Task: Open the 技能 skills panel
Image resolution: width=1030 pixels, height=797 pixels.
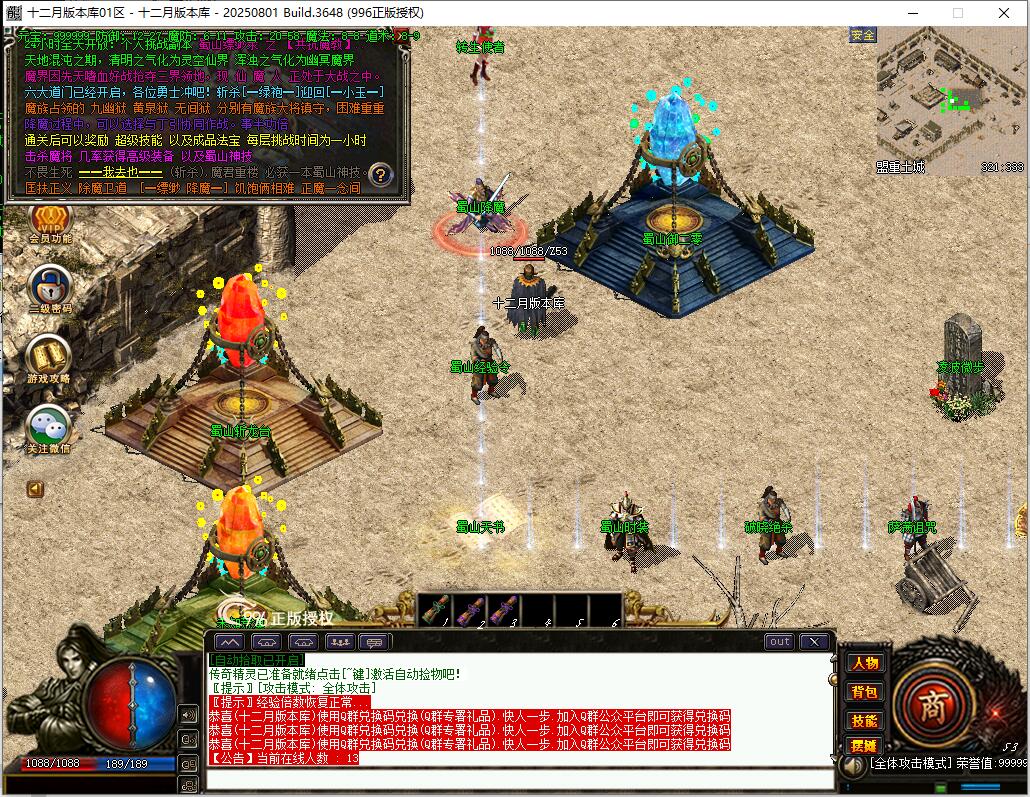Action: pyautogui.click(x=864, y=719)
